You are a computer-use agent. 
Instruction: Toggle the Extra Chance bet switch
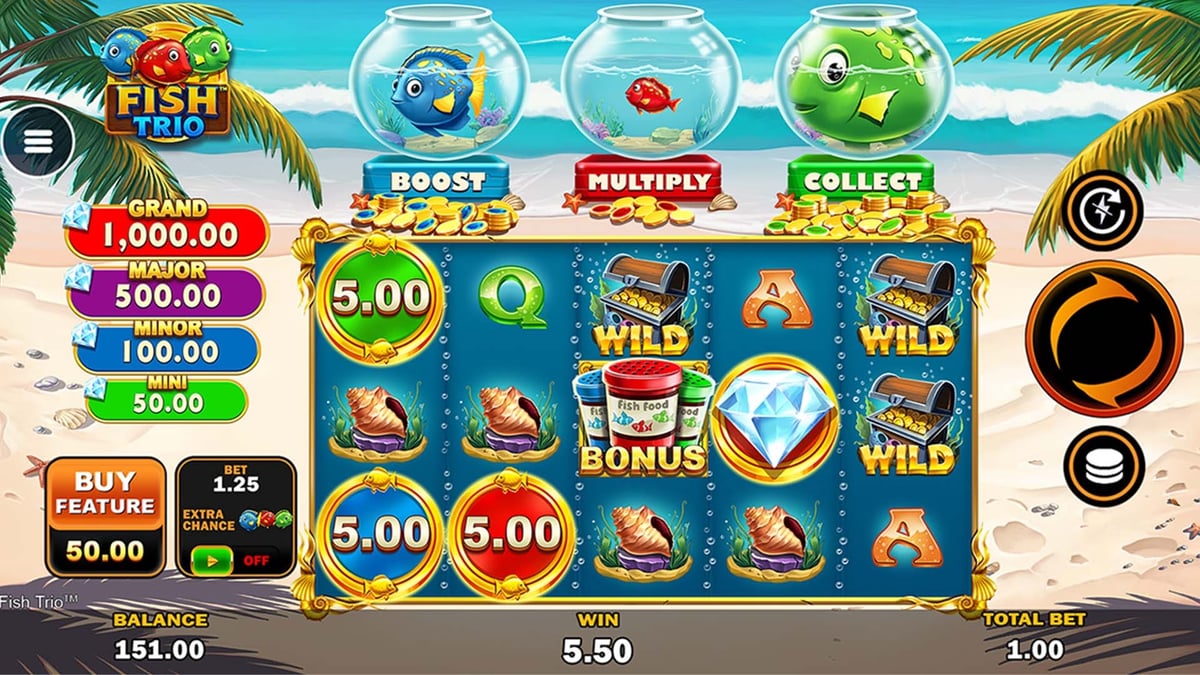point(235,559)
